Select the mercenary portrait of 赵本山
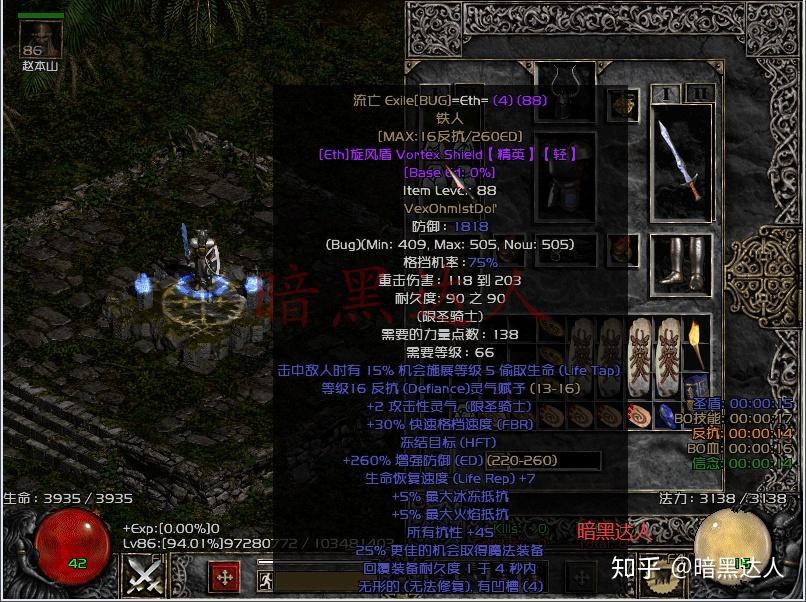The width and height of the screenshot is (806, 602). [x=41, y=38]
